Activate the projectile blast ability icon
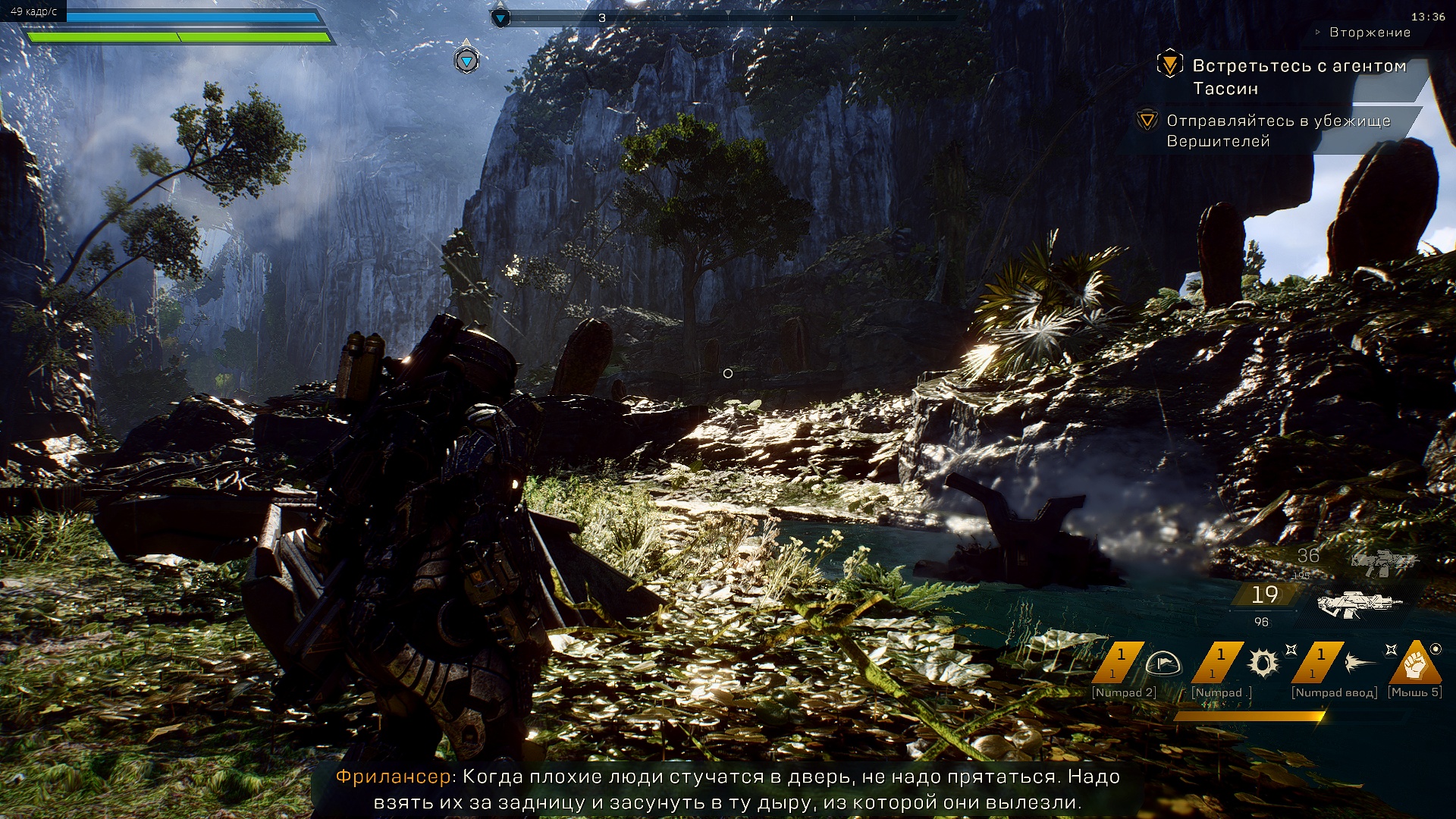1456x819 pixels. point(1361,664)
